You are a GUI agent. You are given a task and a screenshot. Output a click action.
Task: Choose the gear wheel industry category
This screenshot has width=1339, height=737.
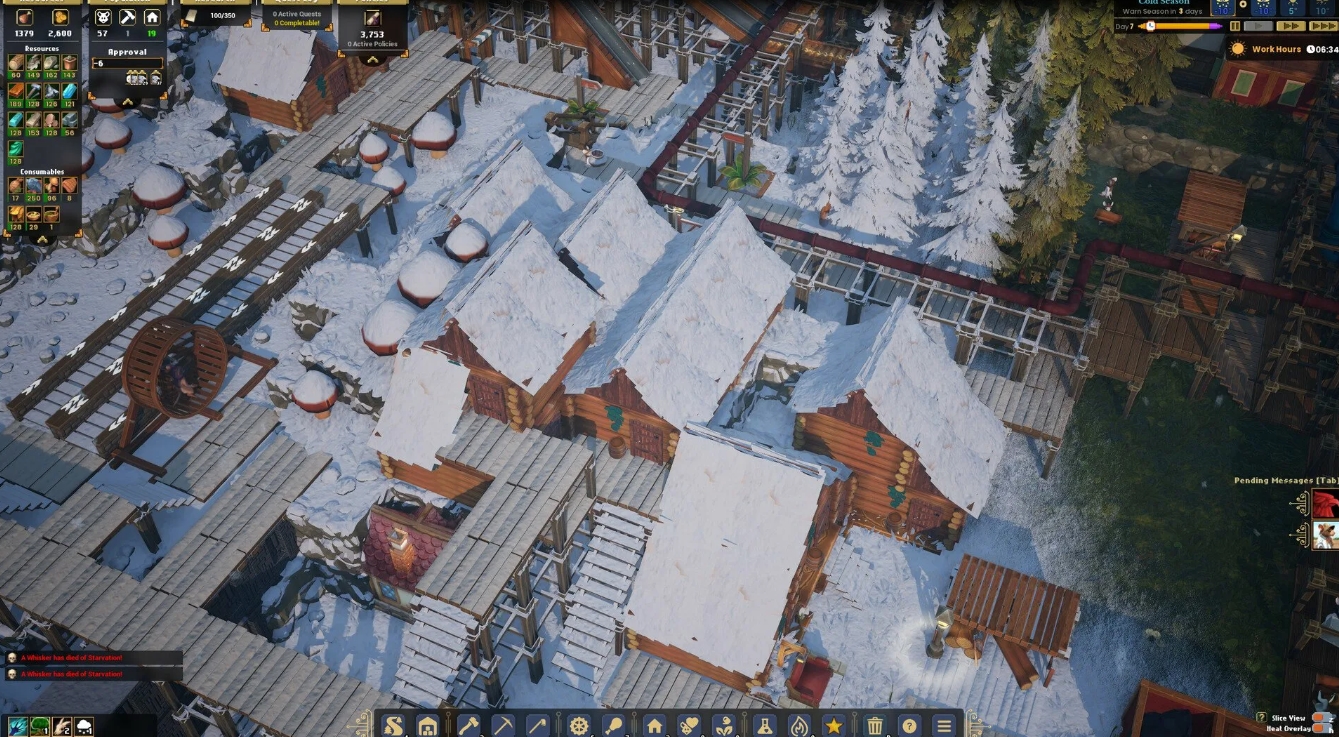578,726
